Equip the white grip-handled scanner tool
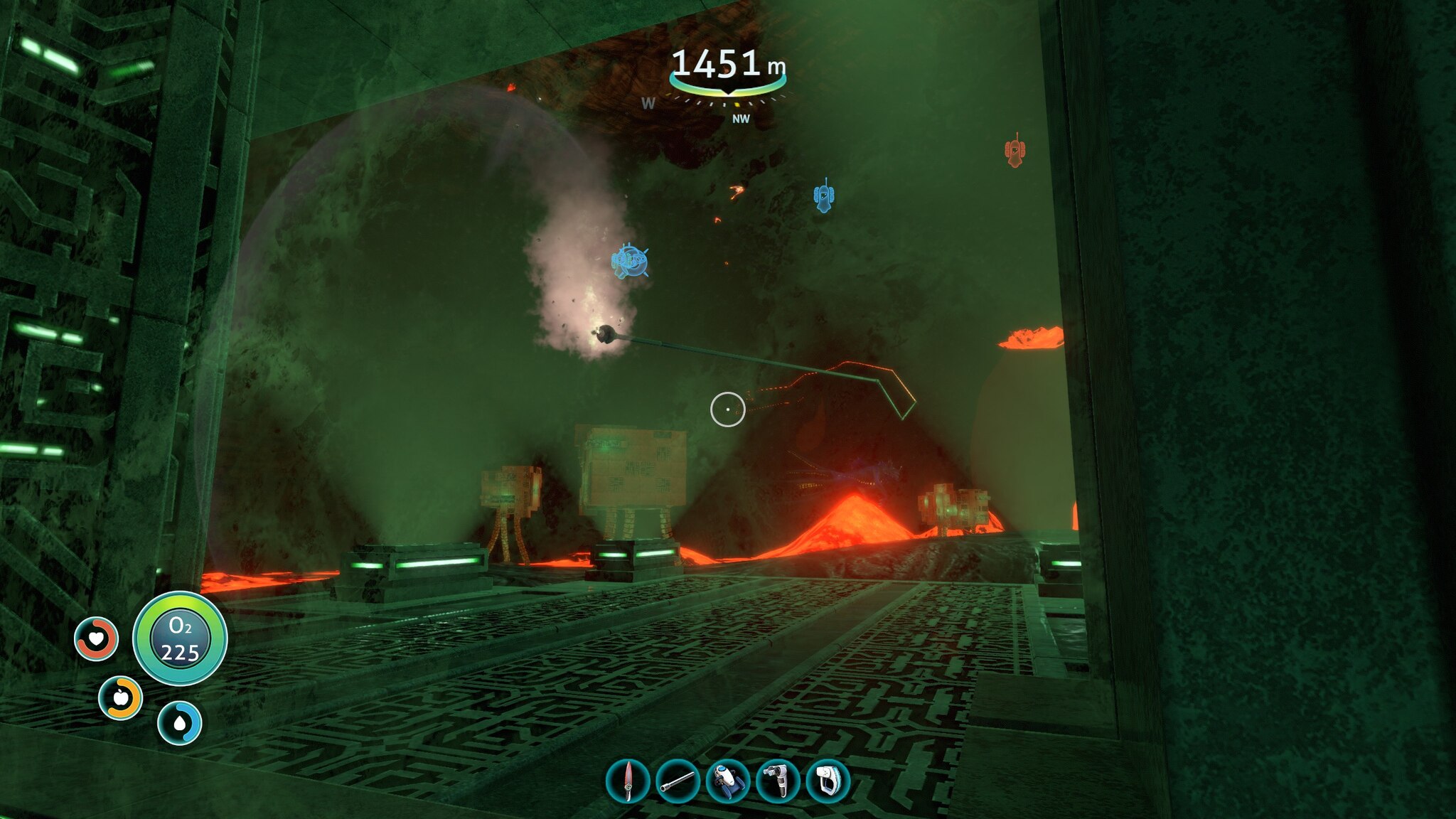1456x819 pixels. point(828,781)
